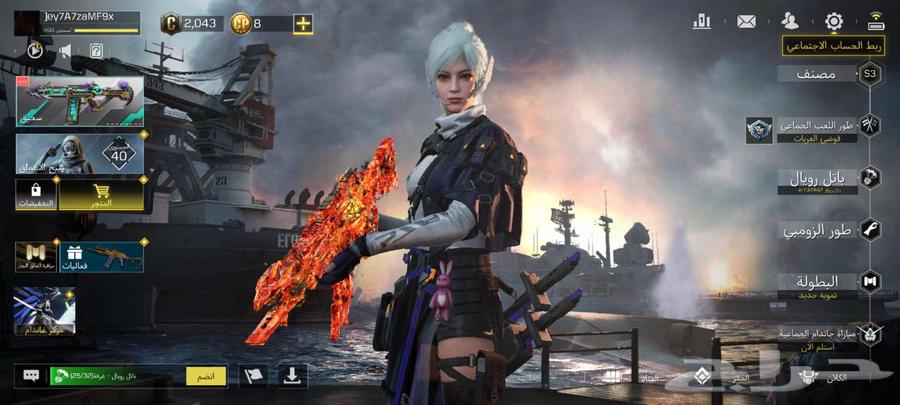
Task: Open the chat speech bubble
Action: tap(31, 376)
